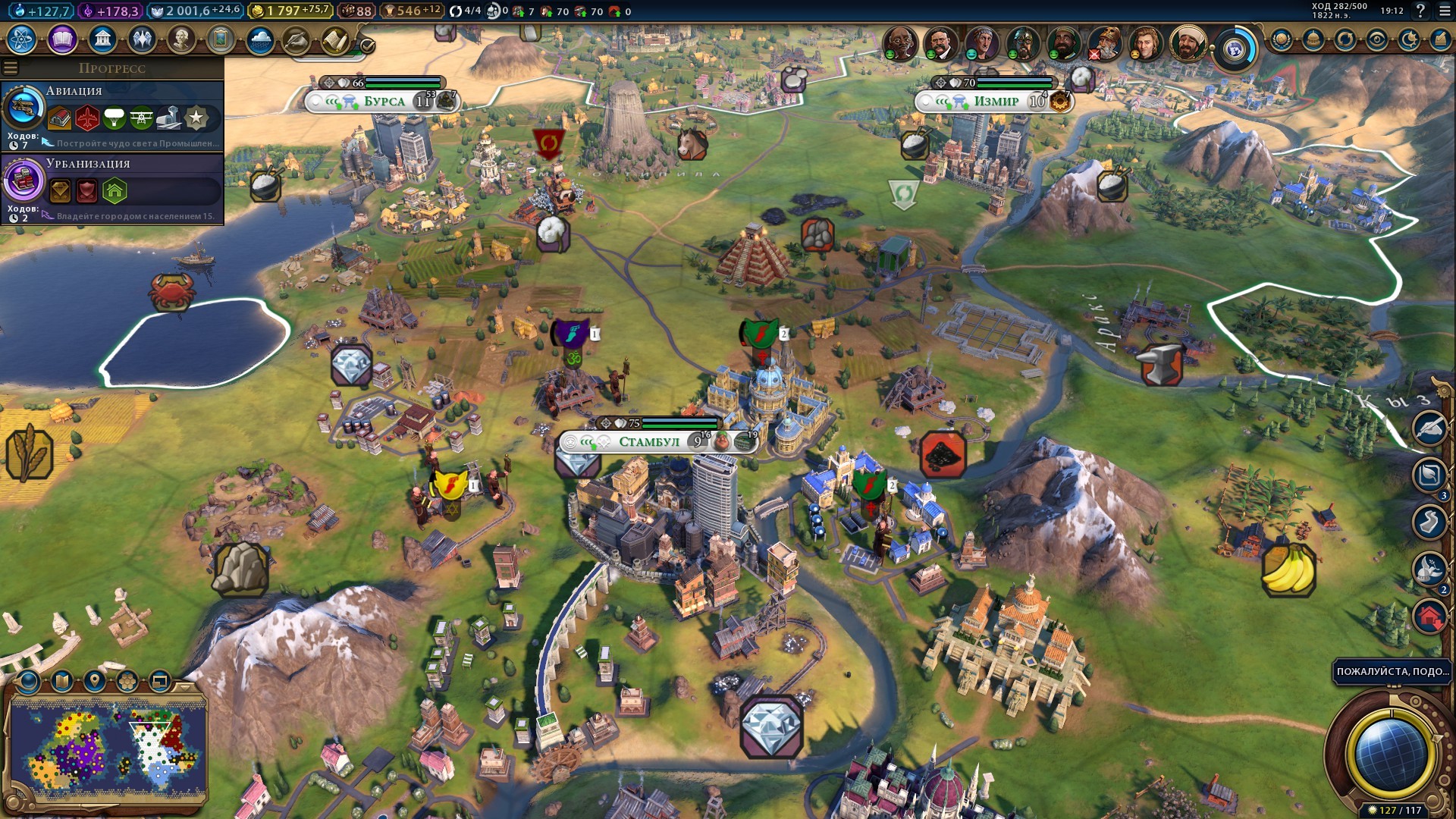Viewport: 1456px width, 819px height.
Task: Open the World Congress globe button
Action: coord(1235,49)
